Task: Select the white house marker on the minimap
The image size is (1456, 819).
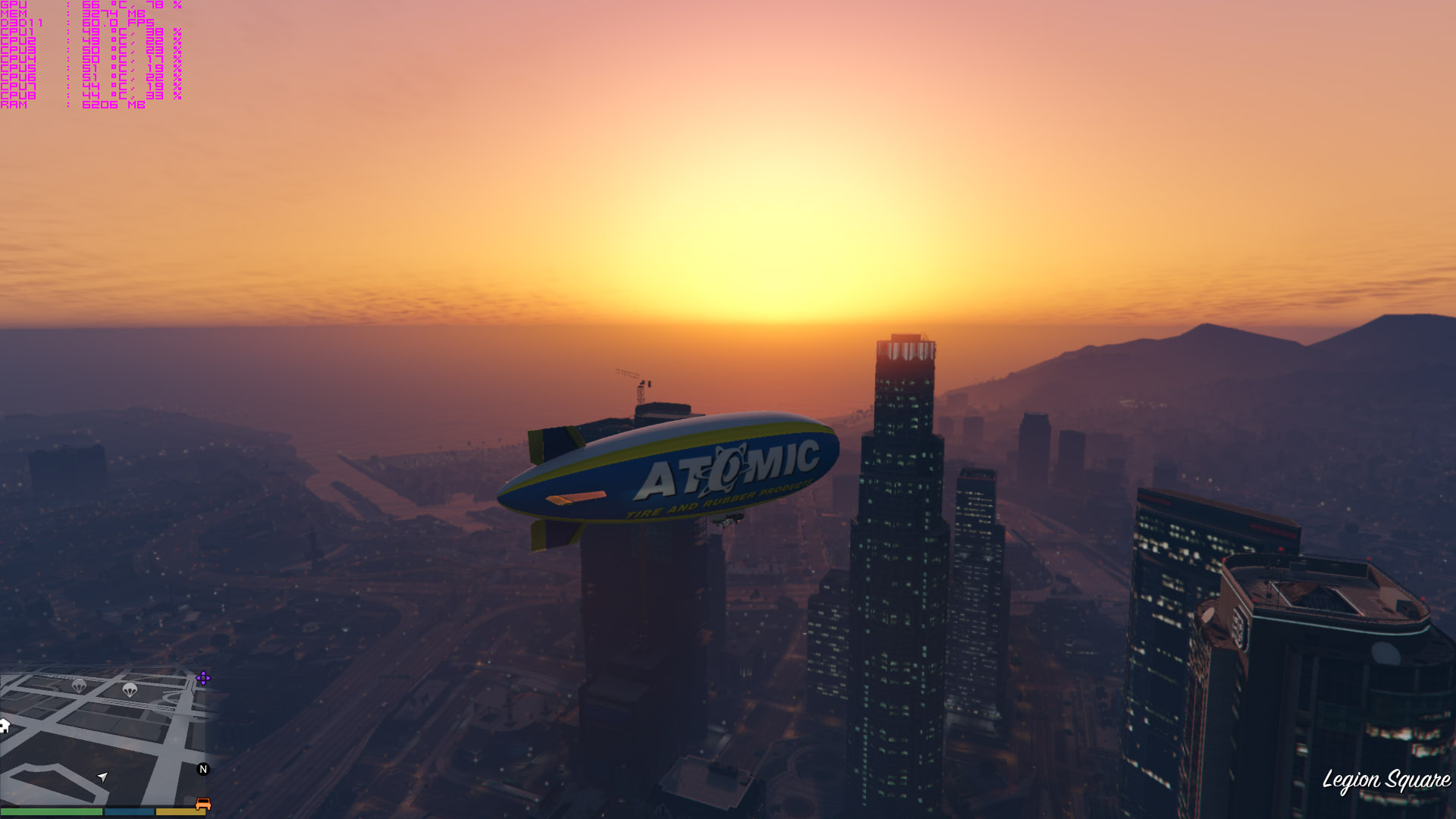Action: coord(4,726)
